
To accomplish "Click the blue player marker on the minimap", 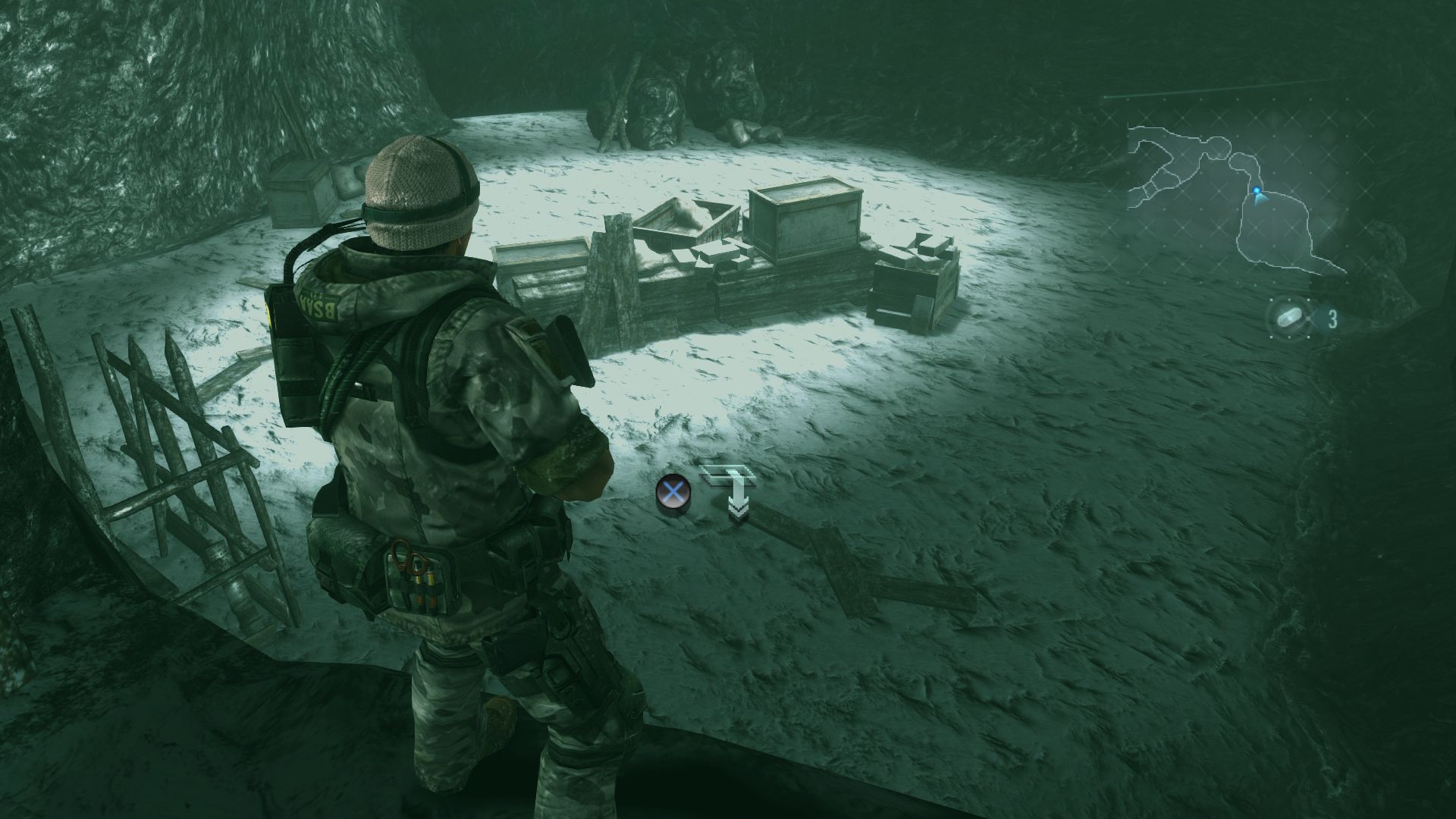I will click(x=1257, y=190).
